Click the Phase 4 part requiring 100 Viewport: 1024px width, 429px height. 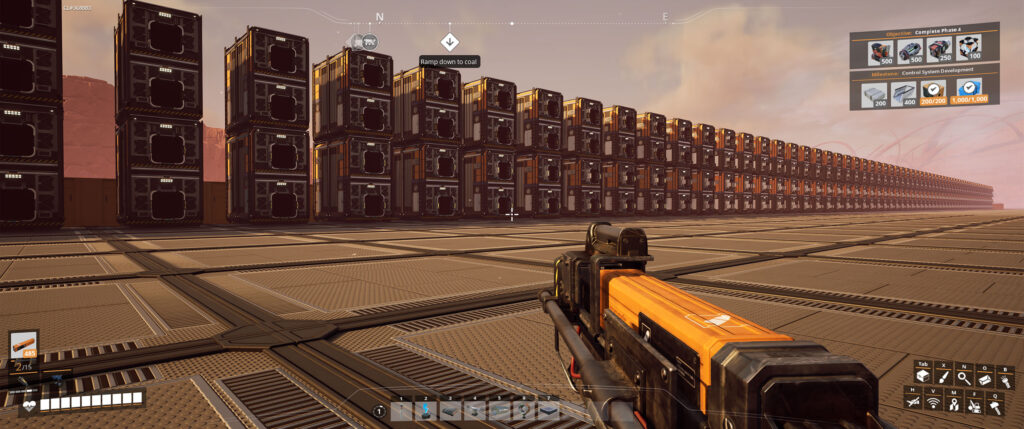pyautogui.click(x=967, y=50)
